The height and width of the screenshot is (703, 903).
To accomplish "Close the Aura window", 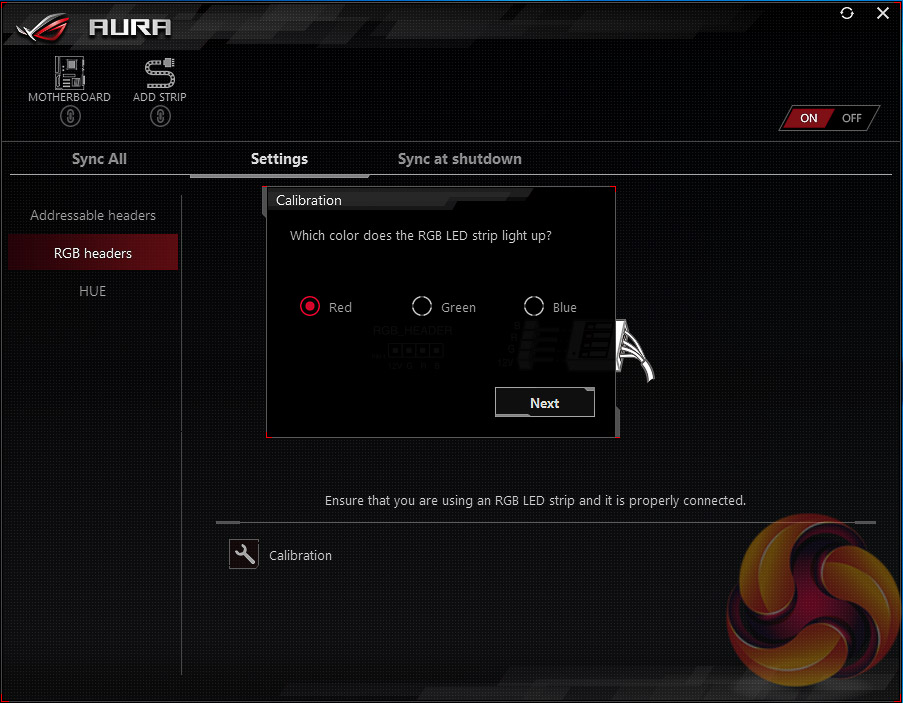I will [882, 13].
